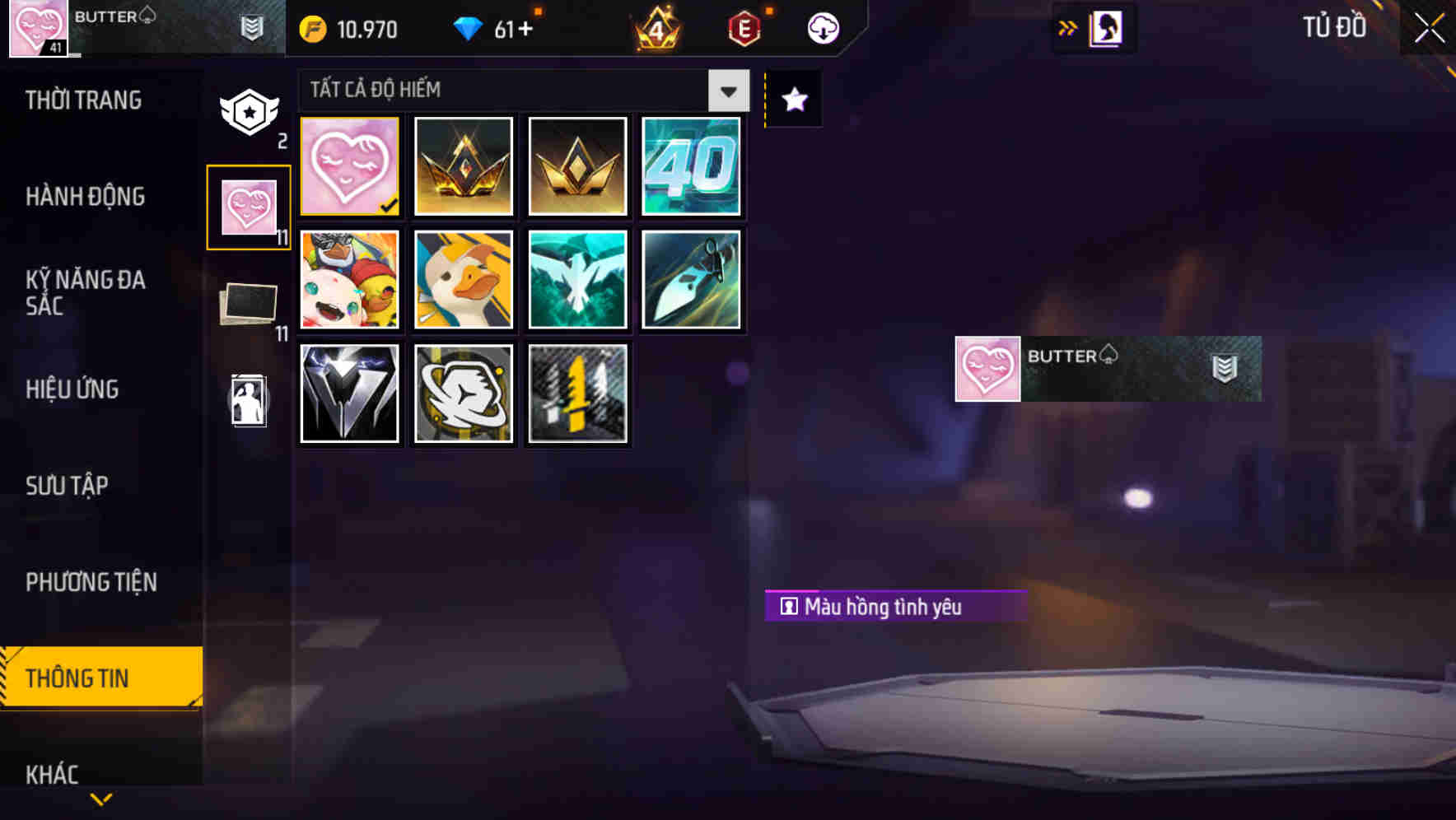Click the diamond currency icon
The width and height of the screenshot is (1456, 820).
click(x=470, y=27)
